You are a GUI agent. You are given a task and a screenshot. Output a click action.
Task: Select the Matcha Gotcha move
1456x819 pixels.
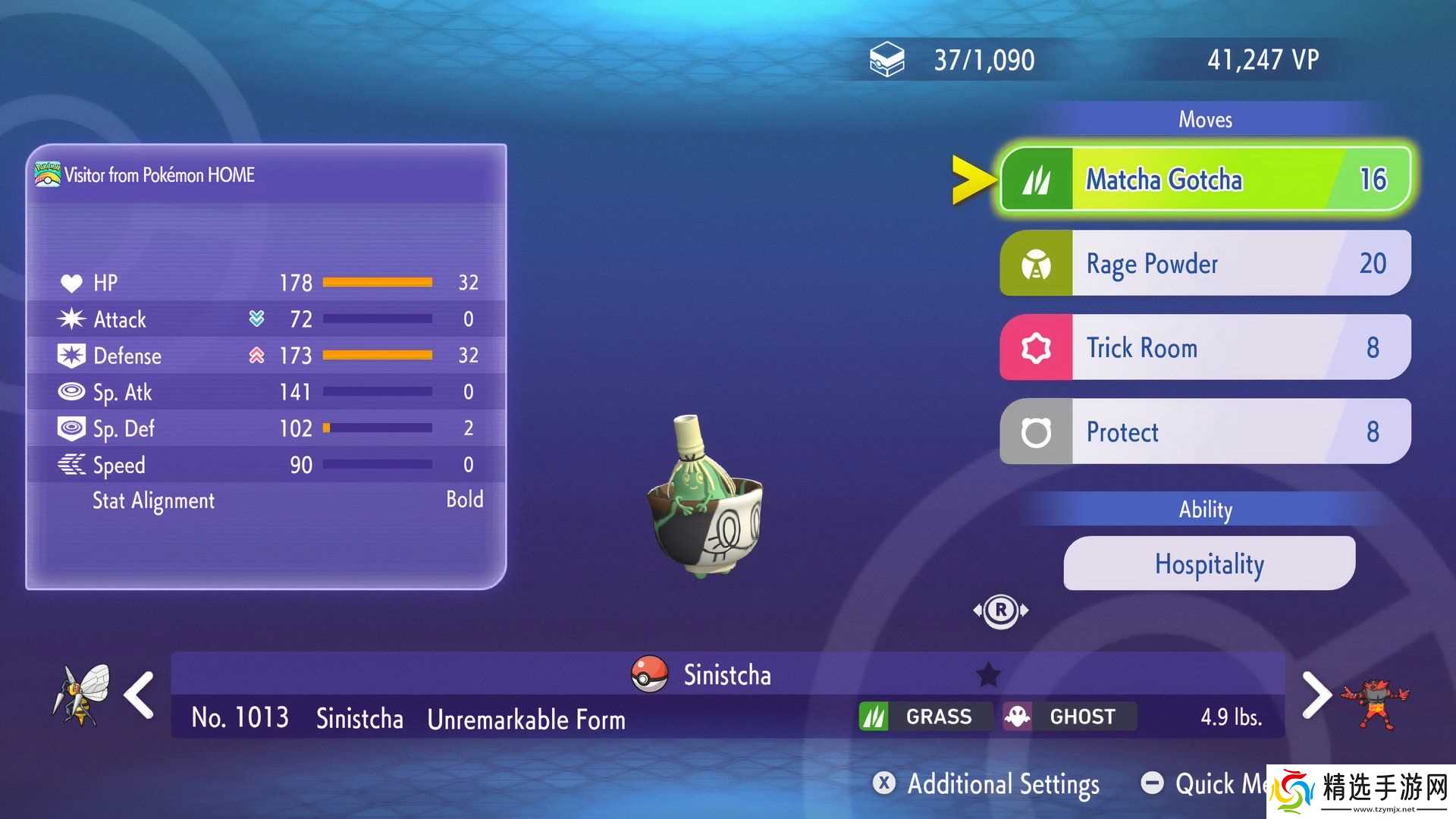[x=1205, y=180]
